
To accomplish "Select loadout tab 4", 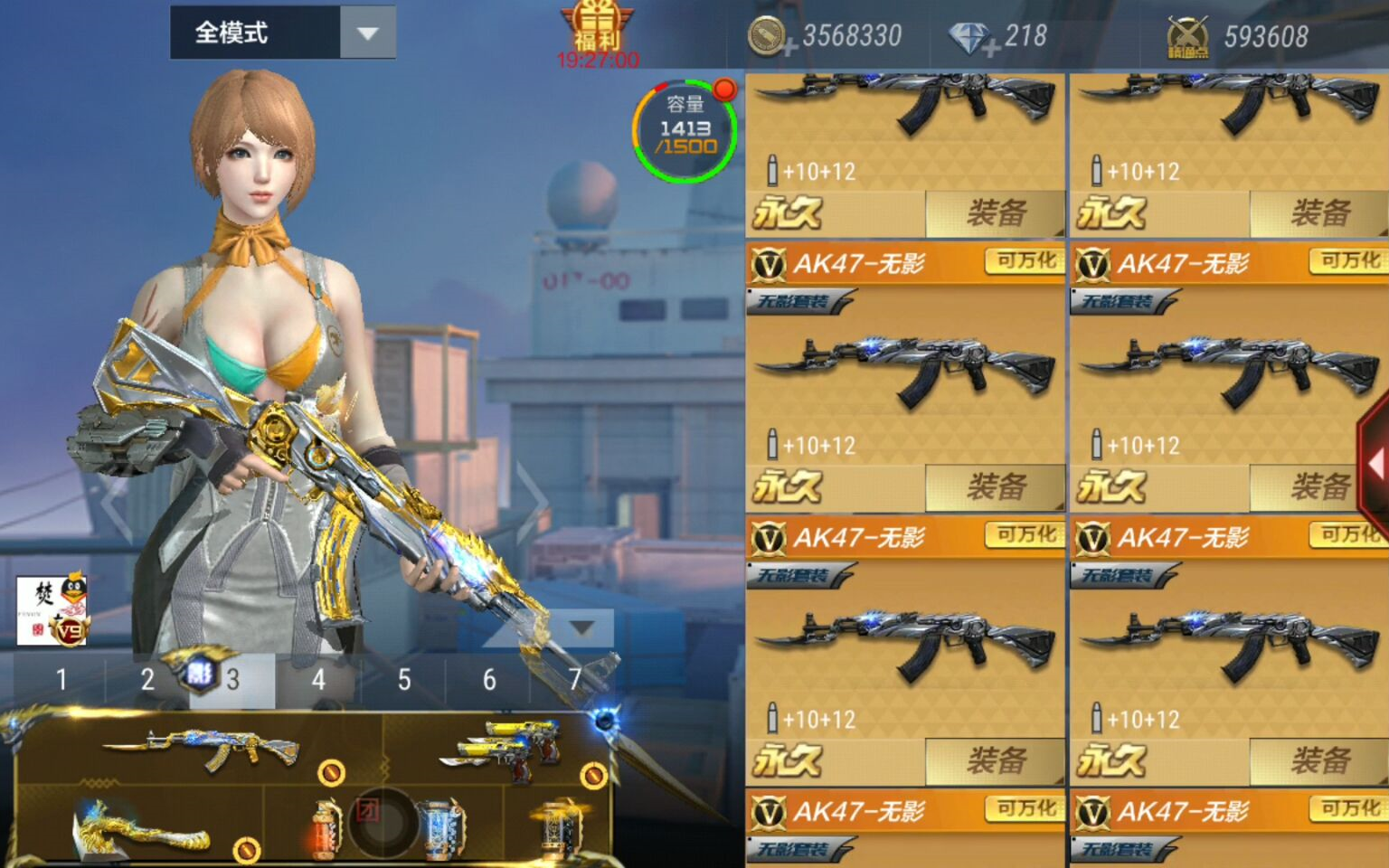I will click(317, 680).
